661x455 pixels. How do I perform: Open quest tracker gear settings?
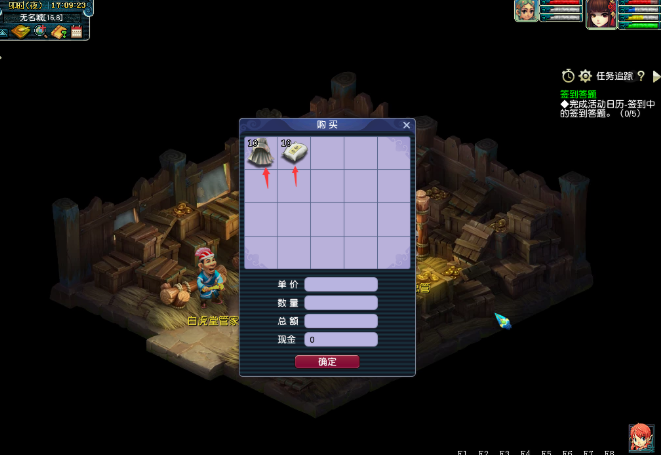tap(585, 76)
